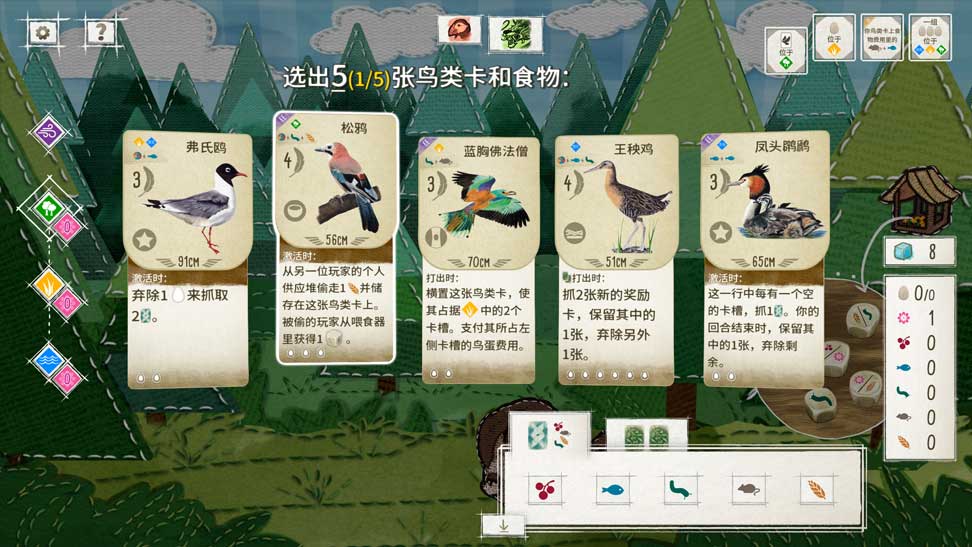
Task: Click the red bird player avatar
Action: pyautogui.click(x=459, y=30)
